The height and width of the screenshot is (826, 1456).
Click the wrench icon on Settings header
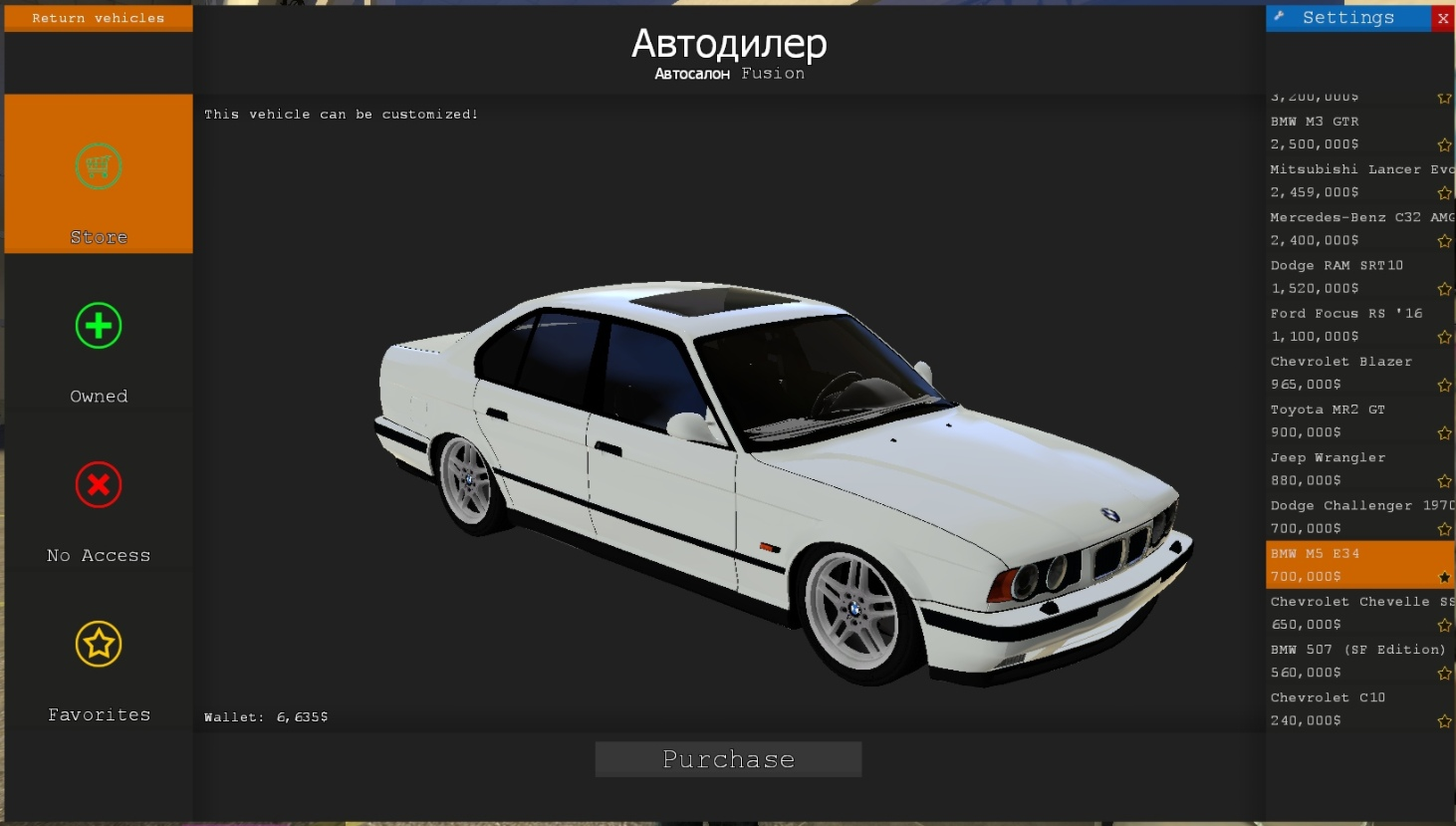coord(1279,17)
